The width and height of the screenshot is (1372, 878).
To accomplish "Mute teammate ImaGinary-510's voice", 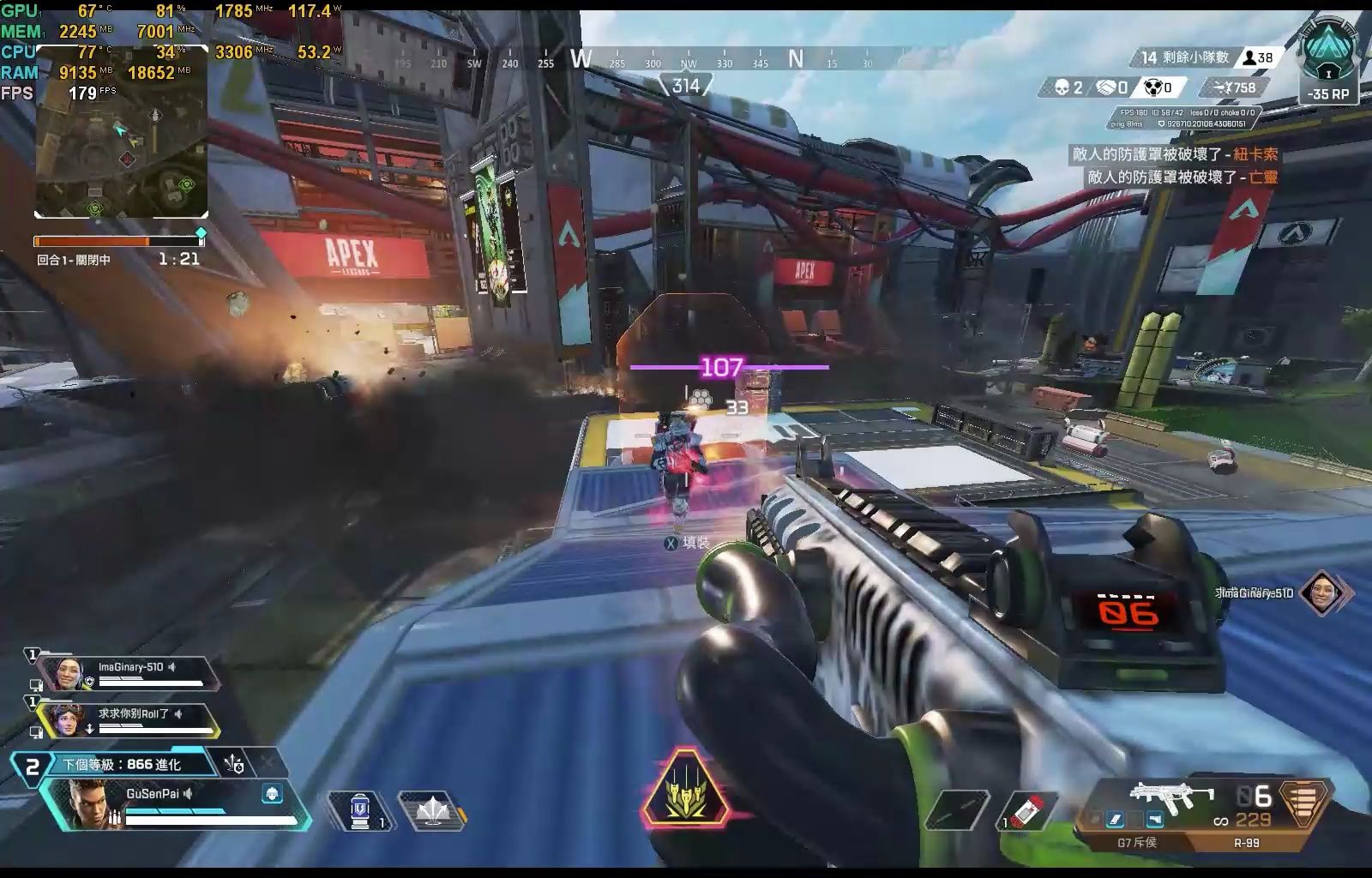I will point(173,667).
